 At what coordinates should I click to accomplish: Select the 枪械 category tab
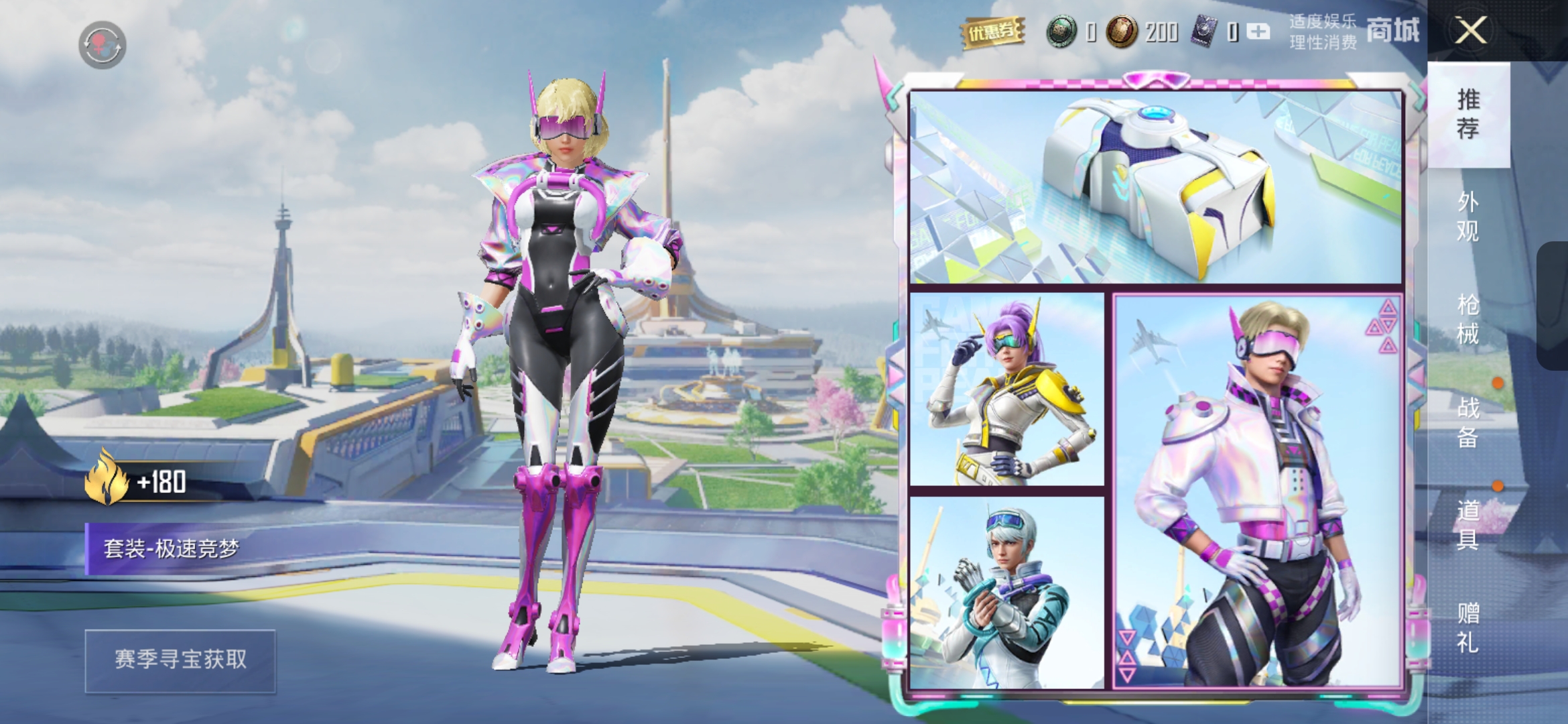pos(1467,319)
